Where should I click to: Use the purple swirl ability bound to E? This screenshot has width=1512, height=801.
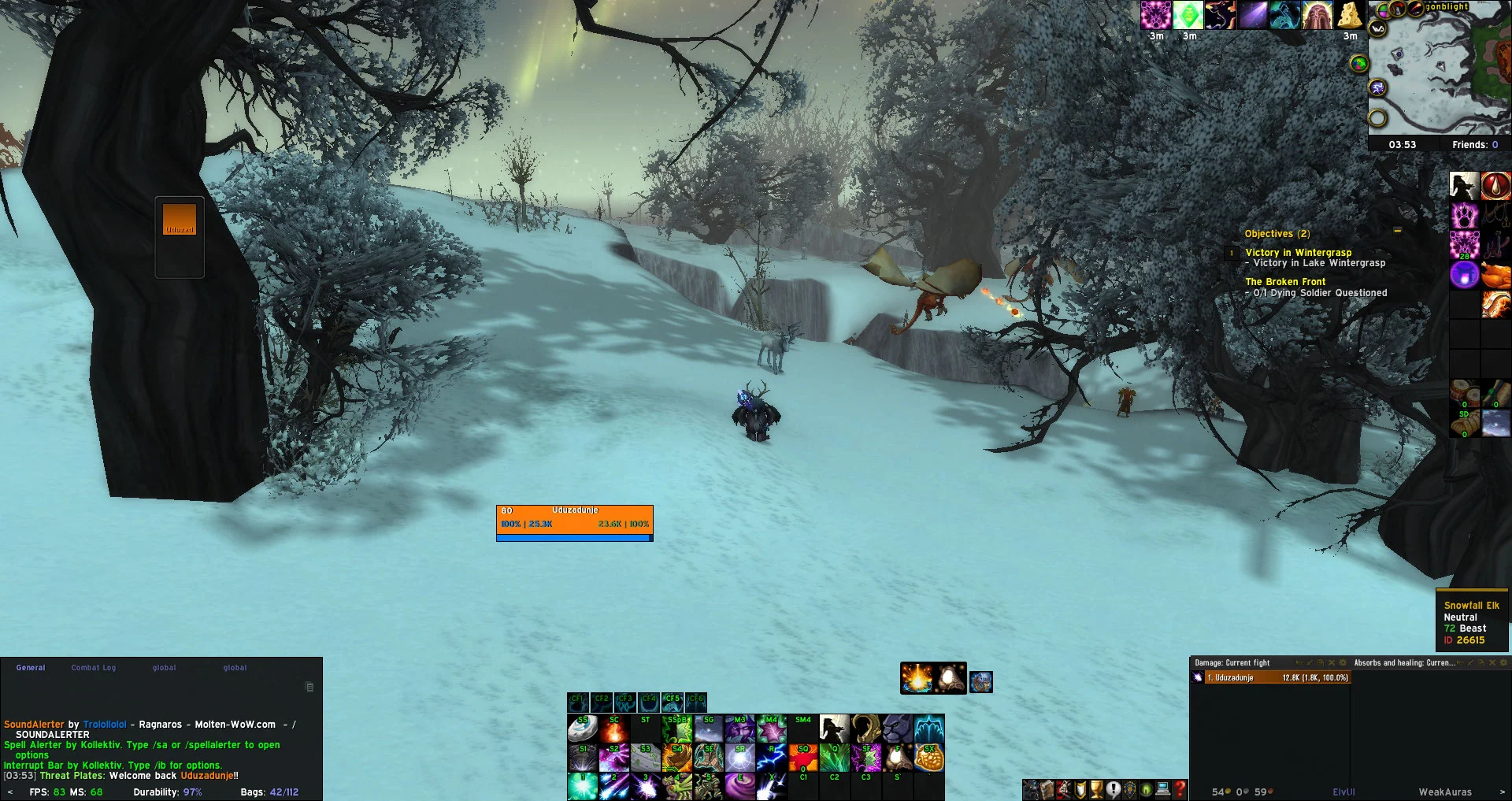[739, 785]
